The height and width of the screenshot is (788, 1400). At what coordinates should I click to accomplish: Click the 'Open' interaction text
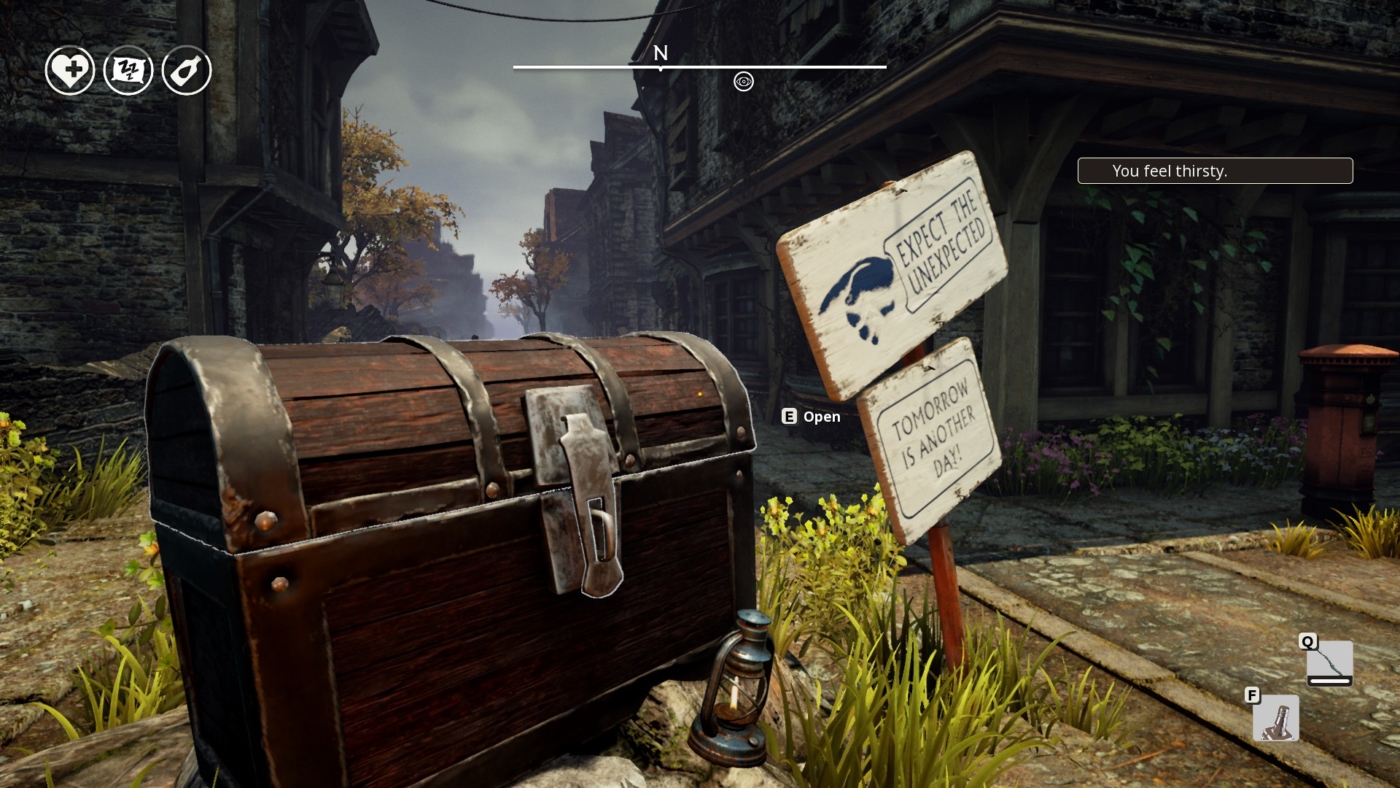point(822,416)
